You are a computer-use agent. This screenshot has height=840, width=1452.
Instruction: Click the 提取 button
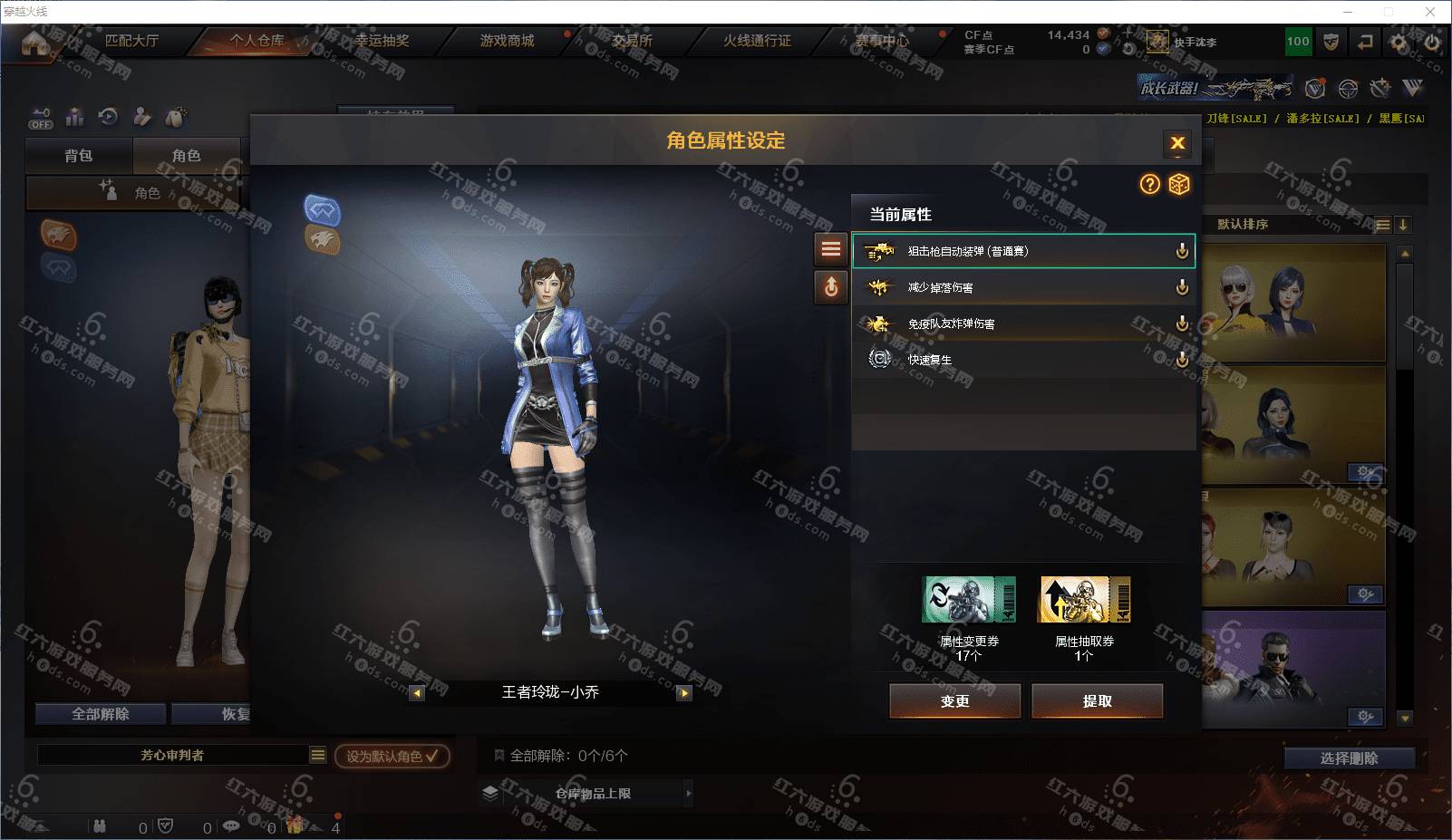(1097, 700)
